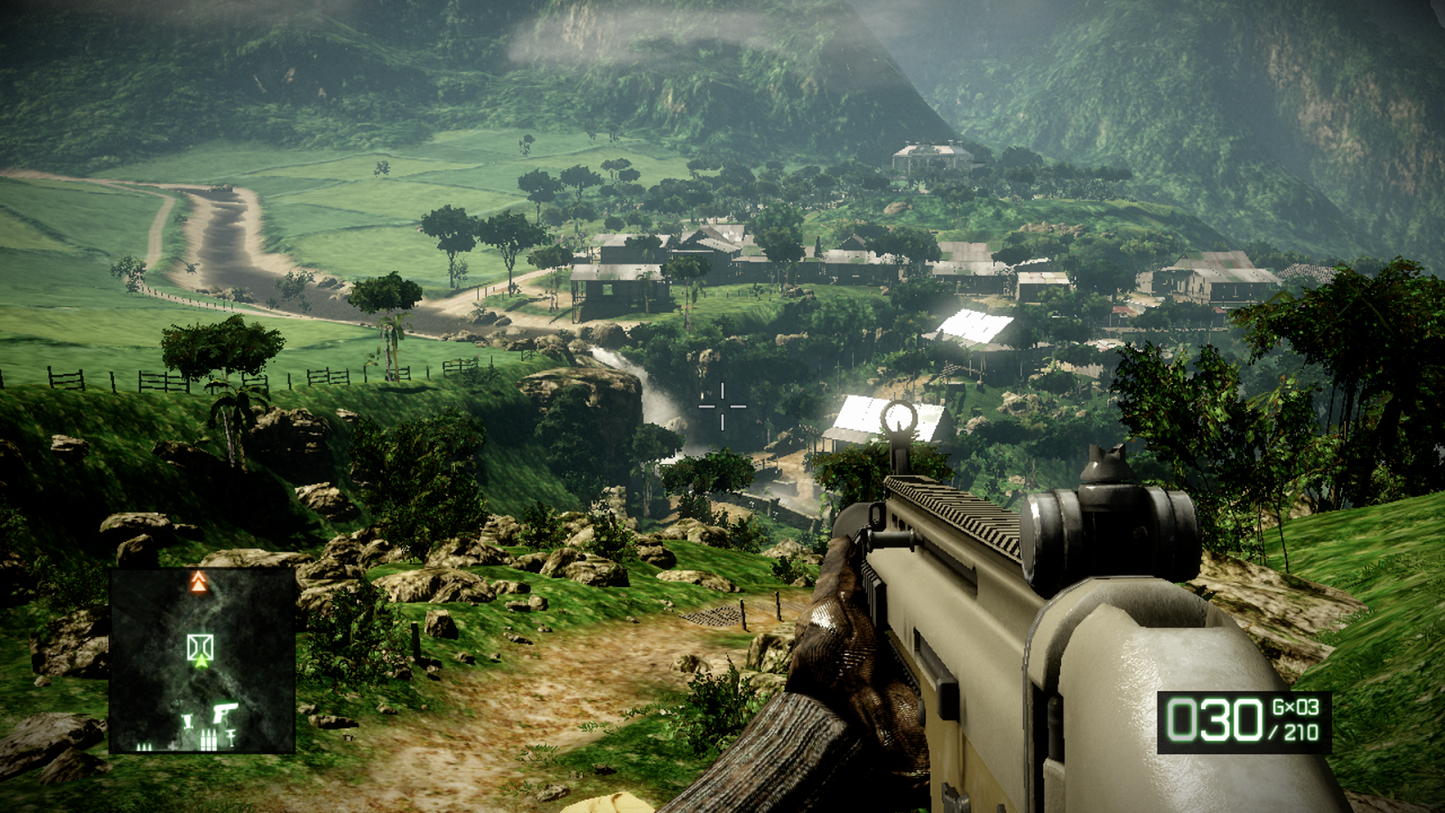Click the ammo crate icon on the minimap
1445x813 pixels.
click(145, 744)
